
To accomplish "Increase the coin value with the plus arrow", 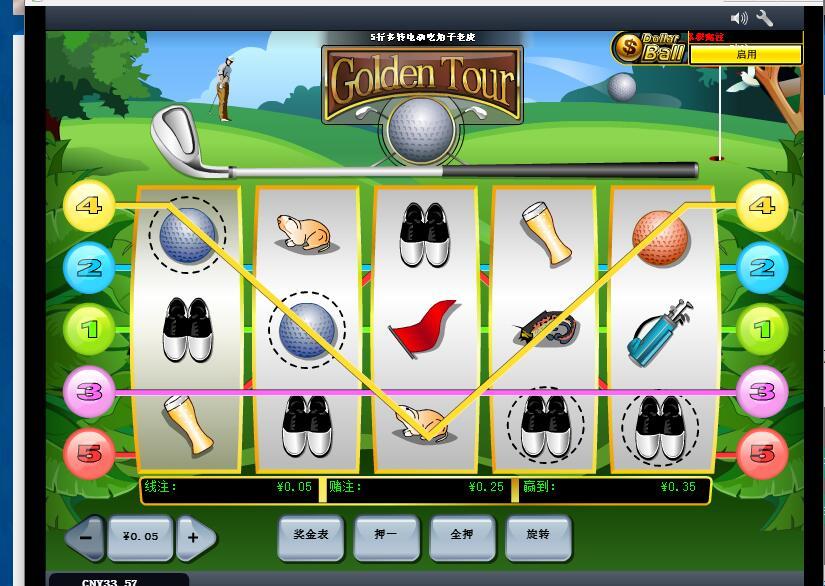I will pos(194,537).
